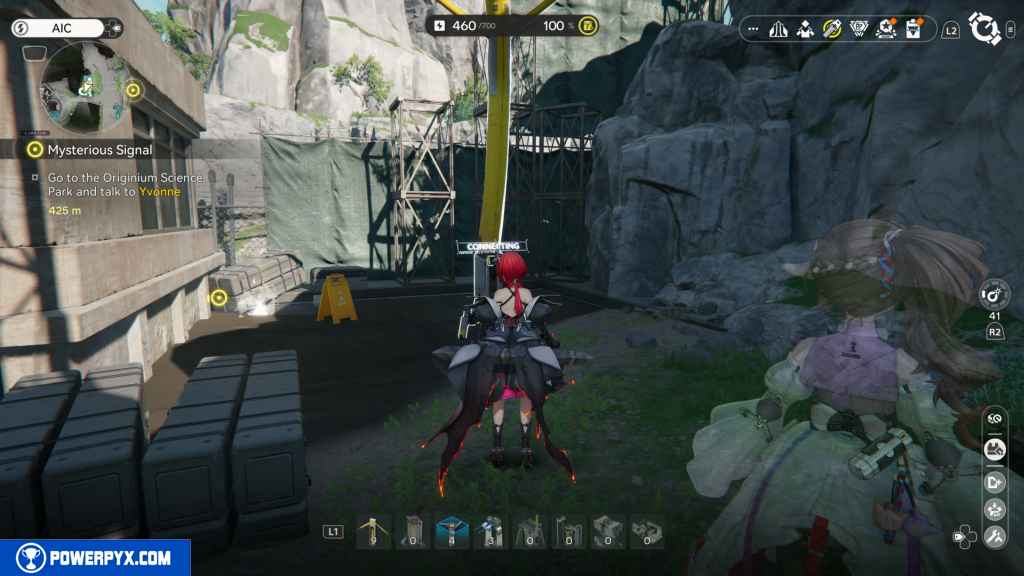Open the triangular badge menu icon
1024x576 pixels.
tap(859, 29)
